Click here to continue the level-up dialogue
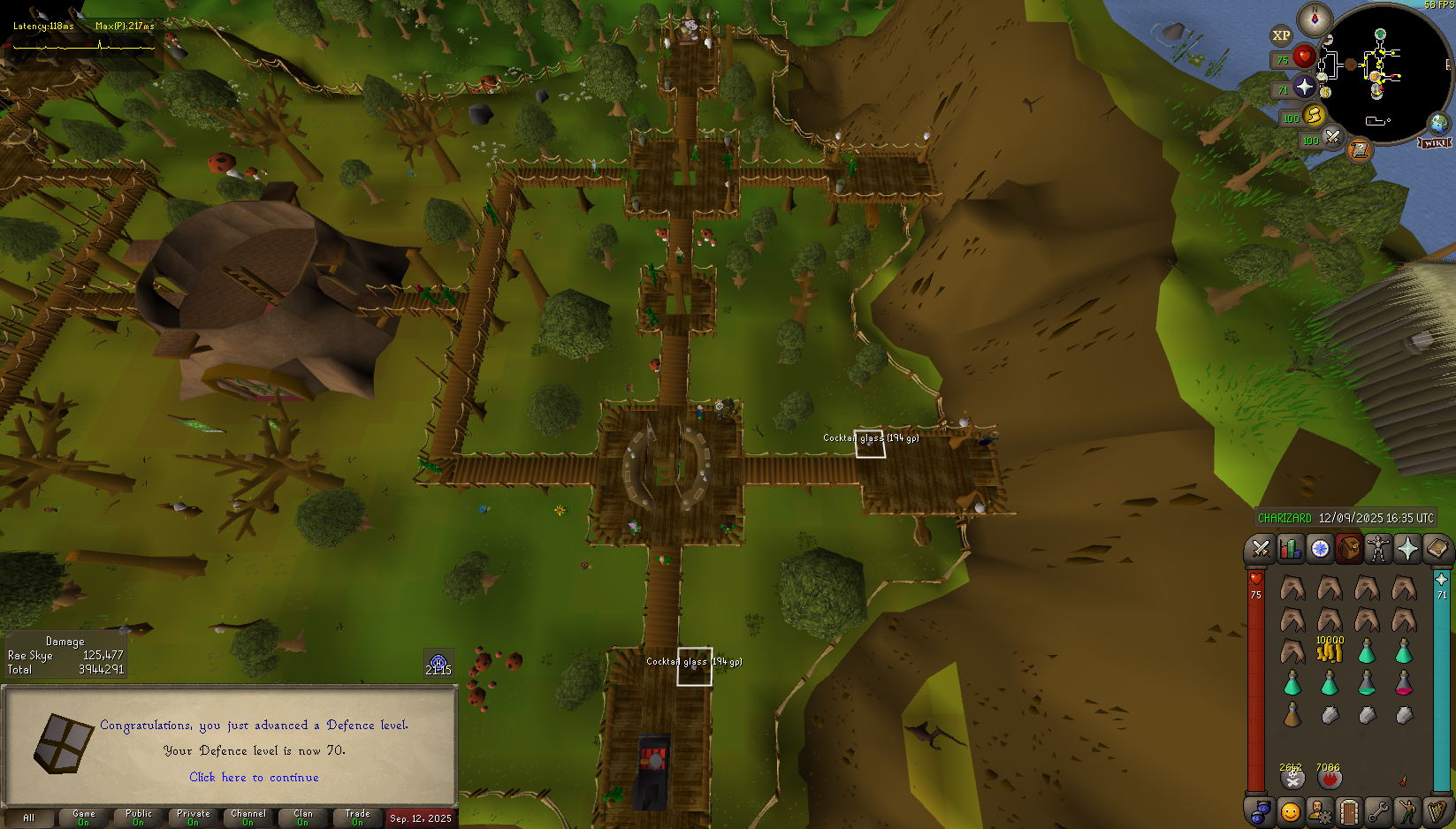1456x829 pixels. (x=254, y=777)
